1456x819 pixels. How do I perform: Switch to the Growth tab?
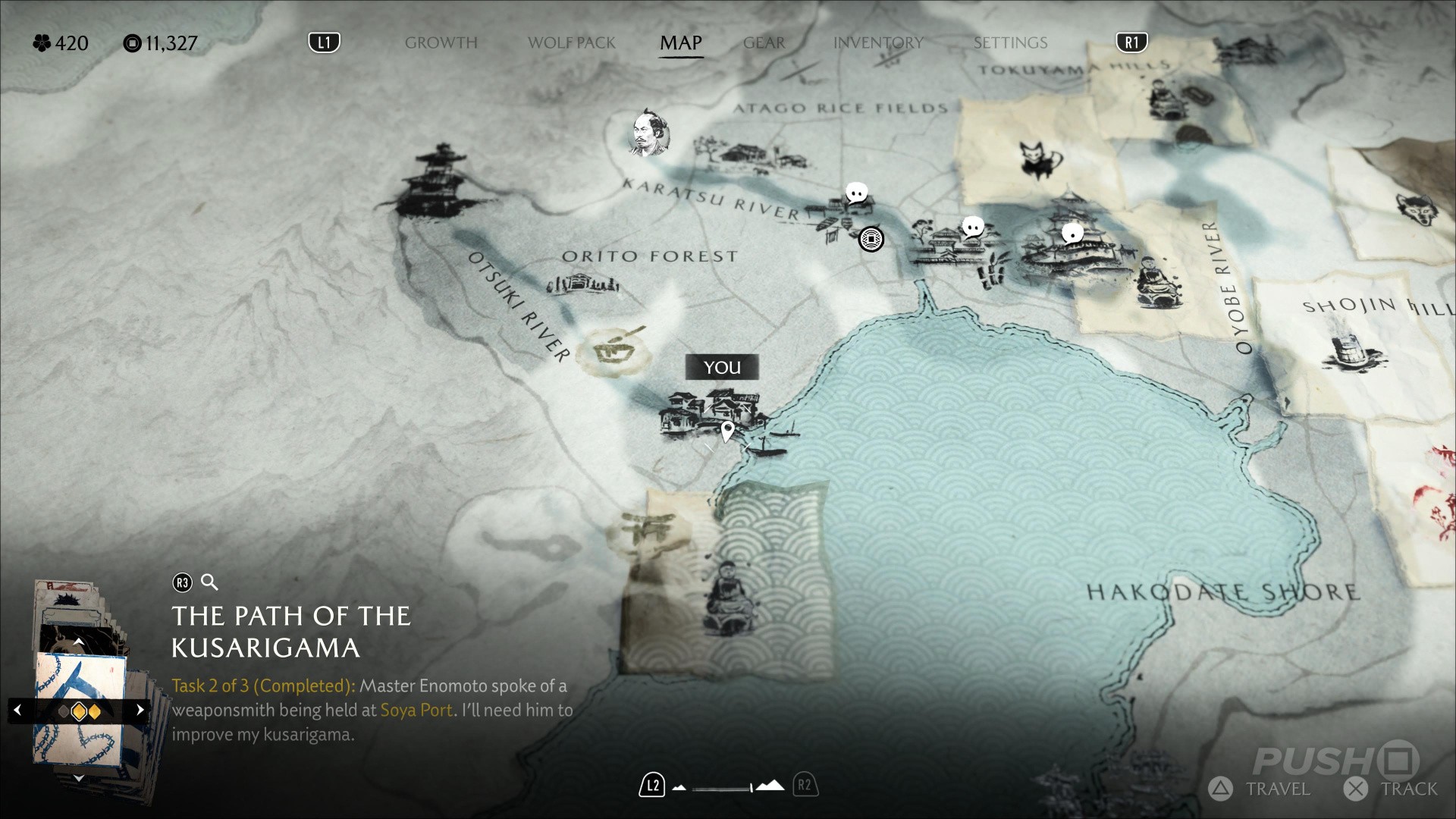click(441, 43)
